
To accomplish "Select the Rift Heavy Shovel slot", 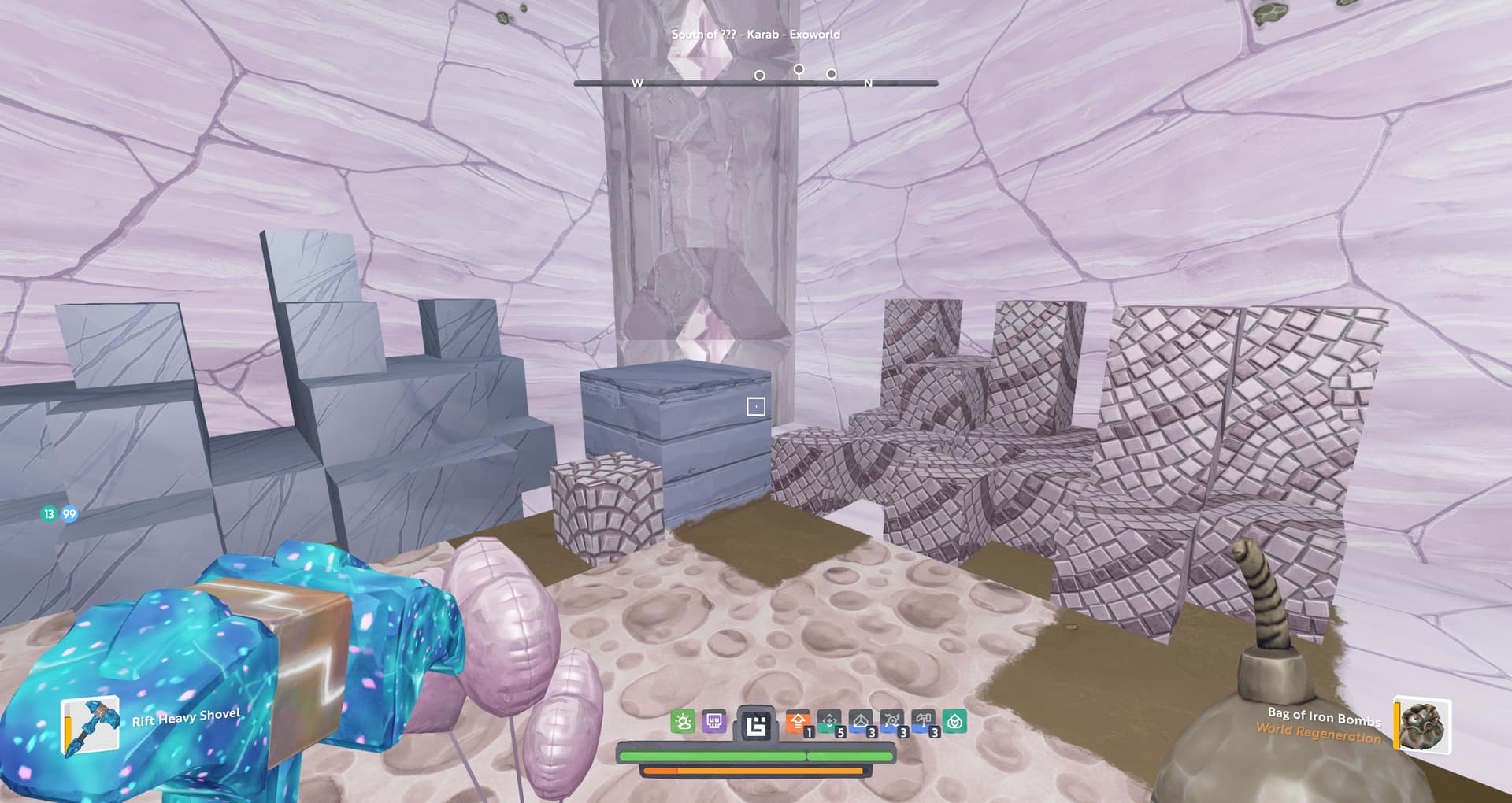I will pos(91,725).
